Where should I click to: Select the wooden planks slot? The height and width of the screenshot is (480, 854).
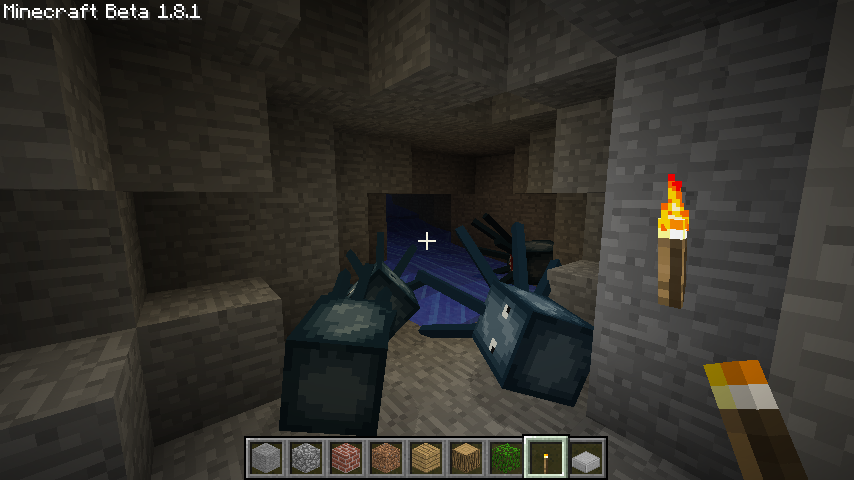coord(426,458)
